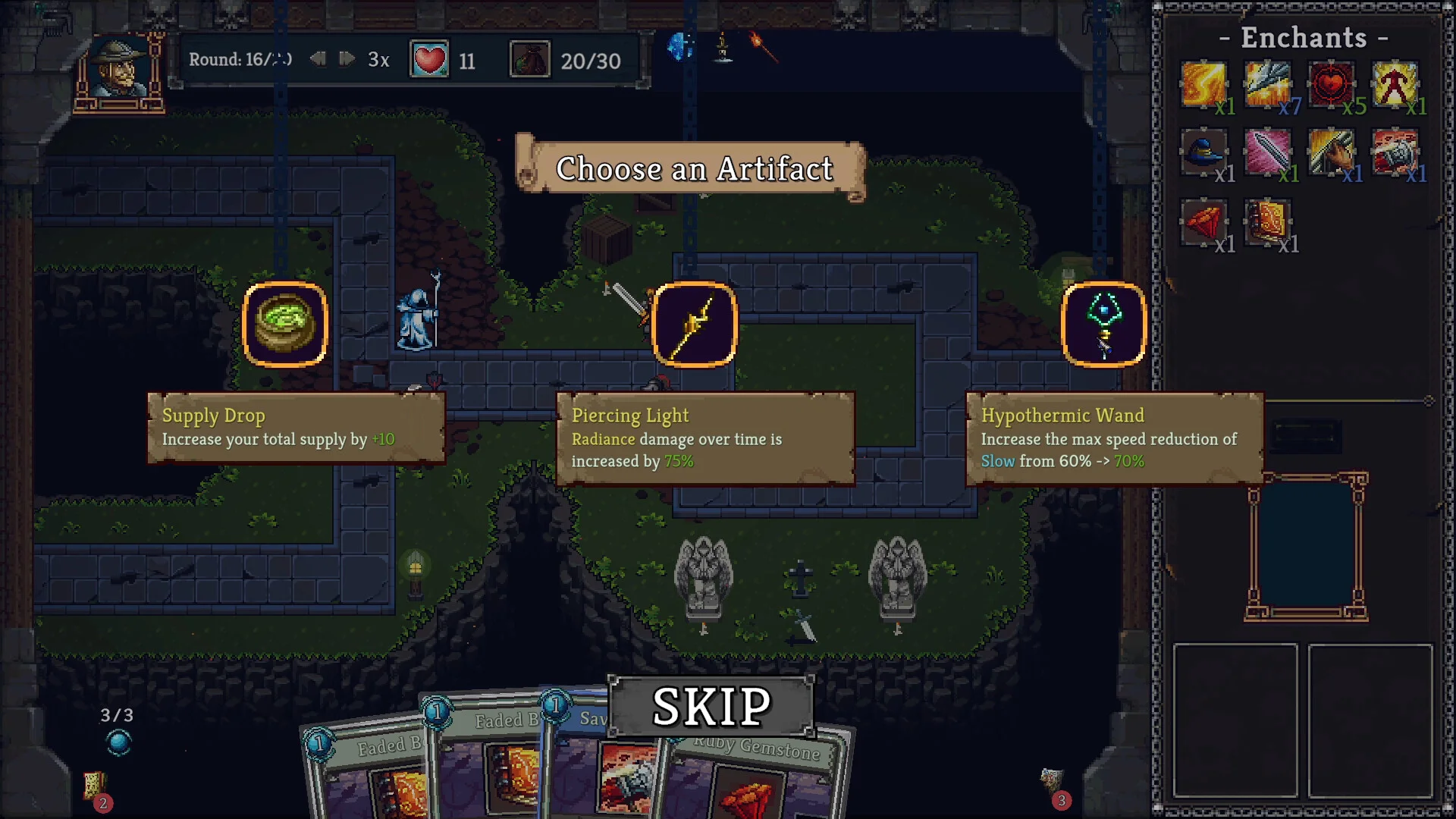Image resolution: width=1456 pixels, height=819 pixels.
Task: Inspect the feathered arrow enchant
Action: pyautogui.click(x=1267, y=84)
